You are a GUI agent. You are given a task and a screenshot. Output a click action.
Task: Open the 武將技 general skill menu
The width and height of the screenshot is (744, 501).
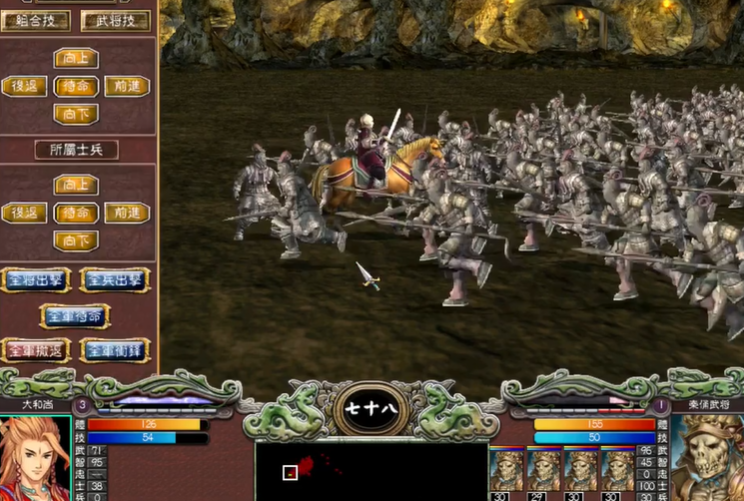pos(115,20)
